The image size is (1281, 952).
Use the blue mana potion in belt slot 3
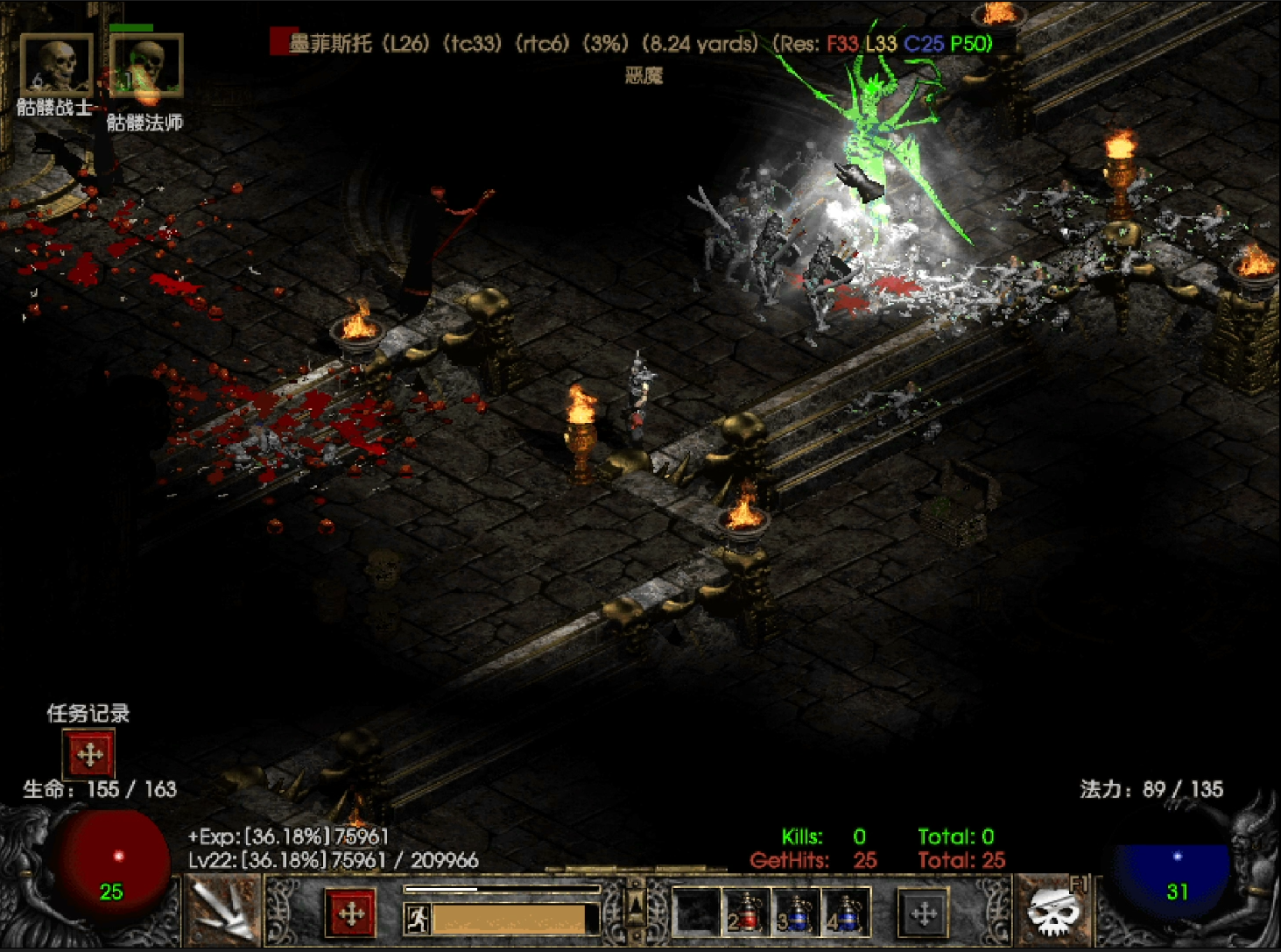coord(796,913)
